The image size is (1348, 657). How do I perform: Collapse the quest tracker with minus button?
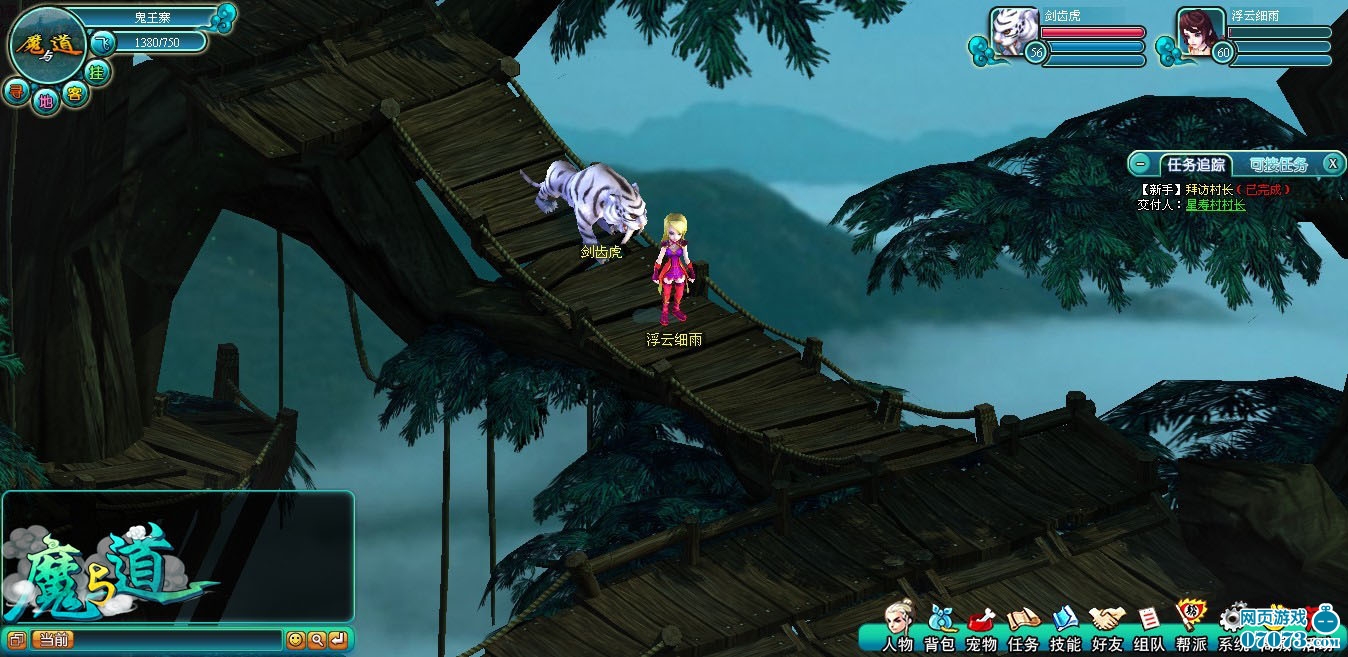1140,164
